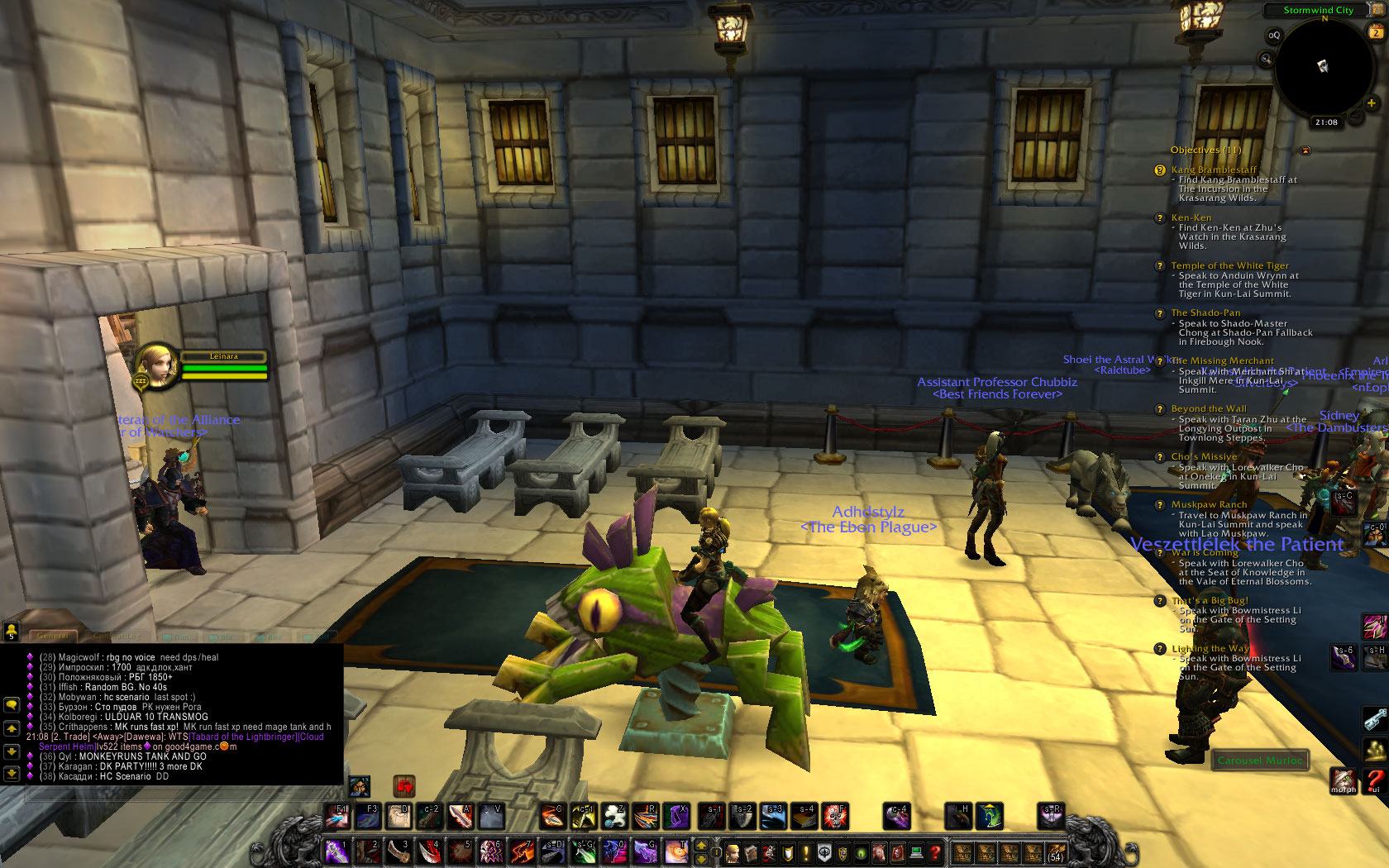Click the Carousel Murloc button
The image size is (1389, 868).
tap(1259, 760)
